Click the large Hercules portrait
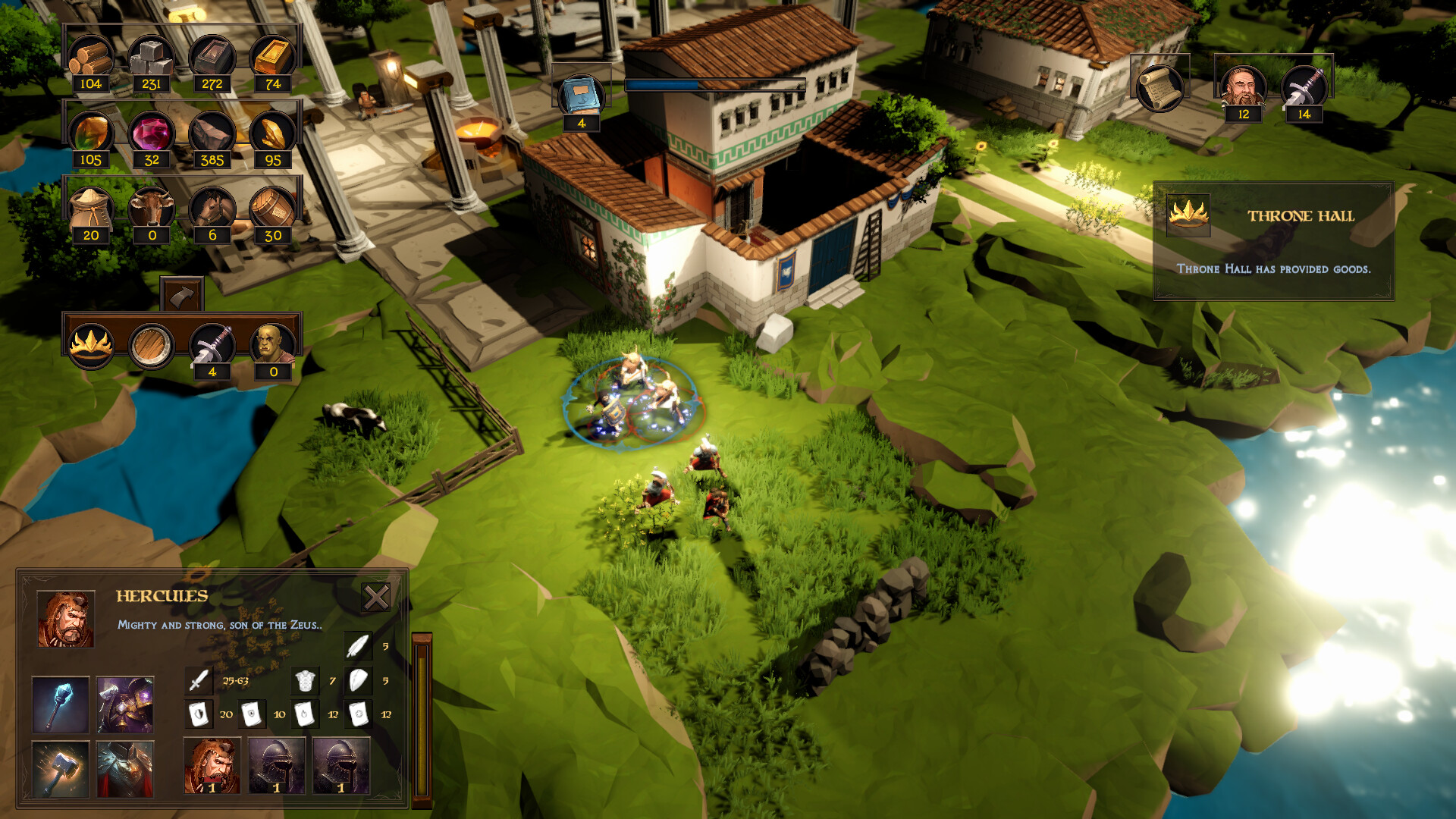The image size is (1456, 819). click(x=66, y=619)
